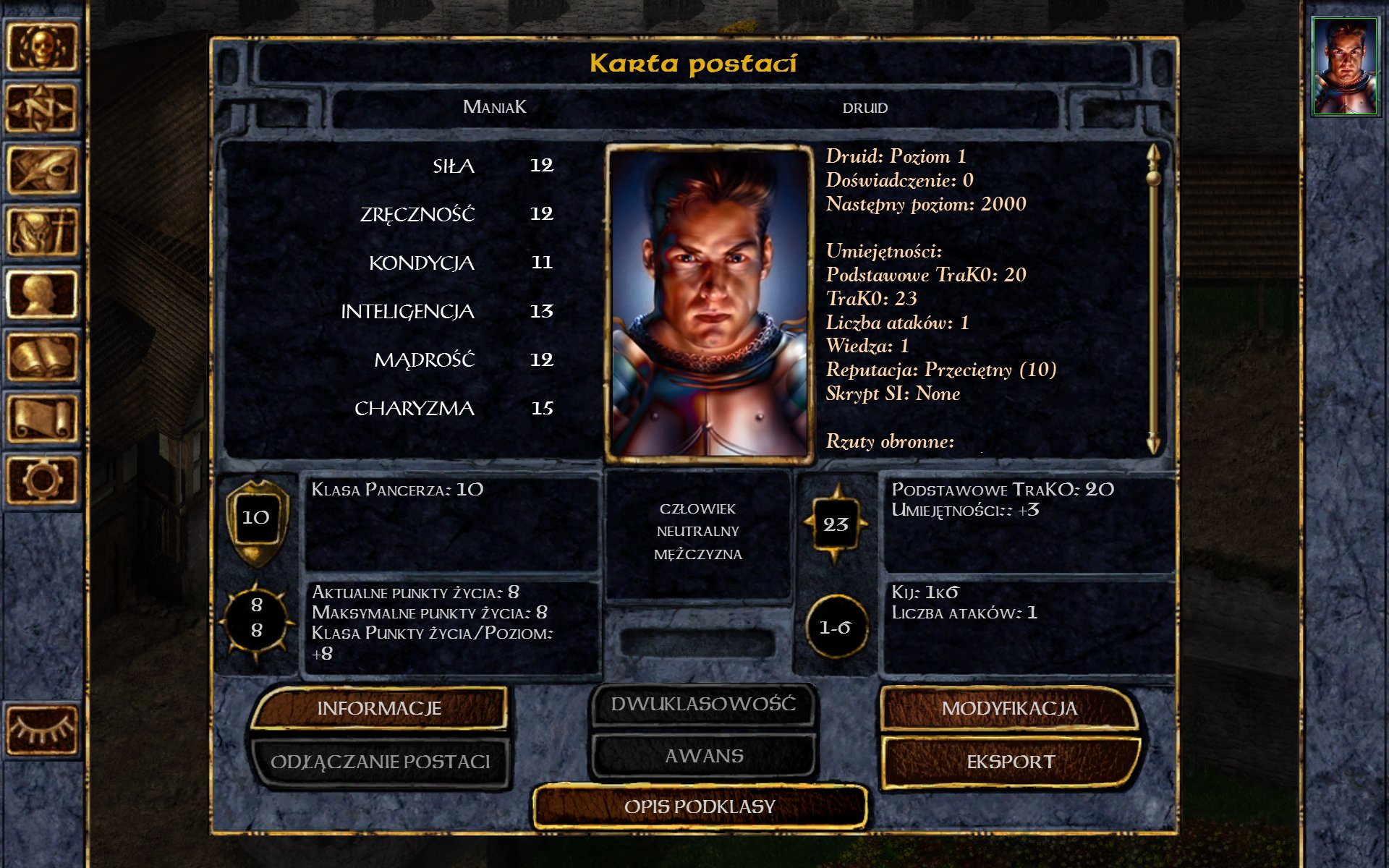Open the Informacje panel
This screenshot has height=868, width=1389.
379,708
